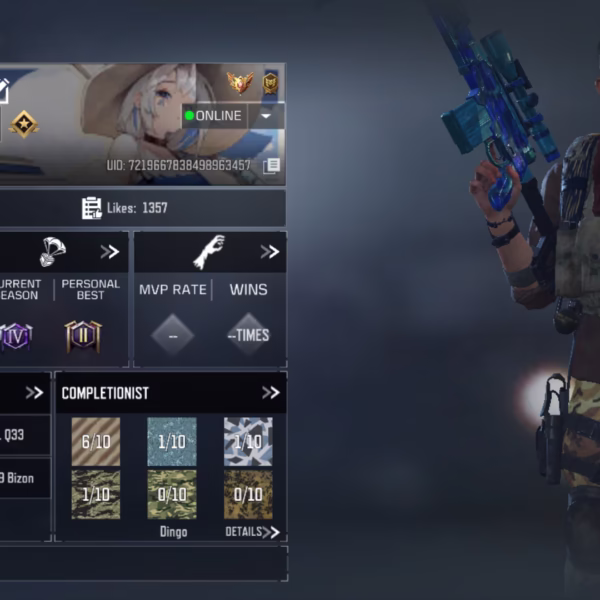Open the online status dropdown arrow
Image resolution: width=600 pixels, height=600 pixels.
point(266,116)
